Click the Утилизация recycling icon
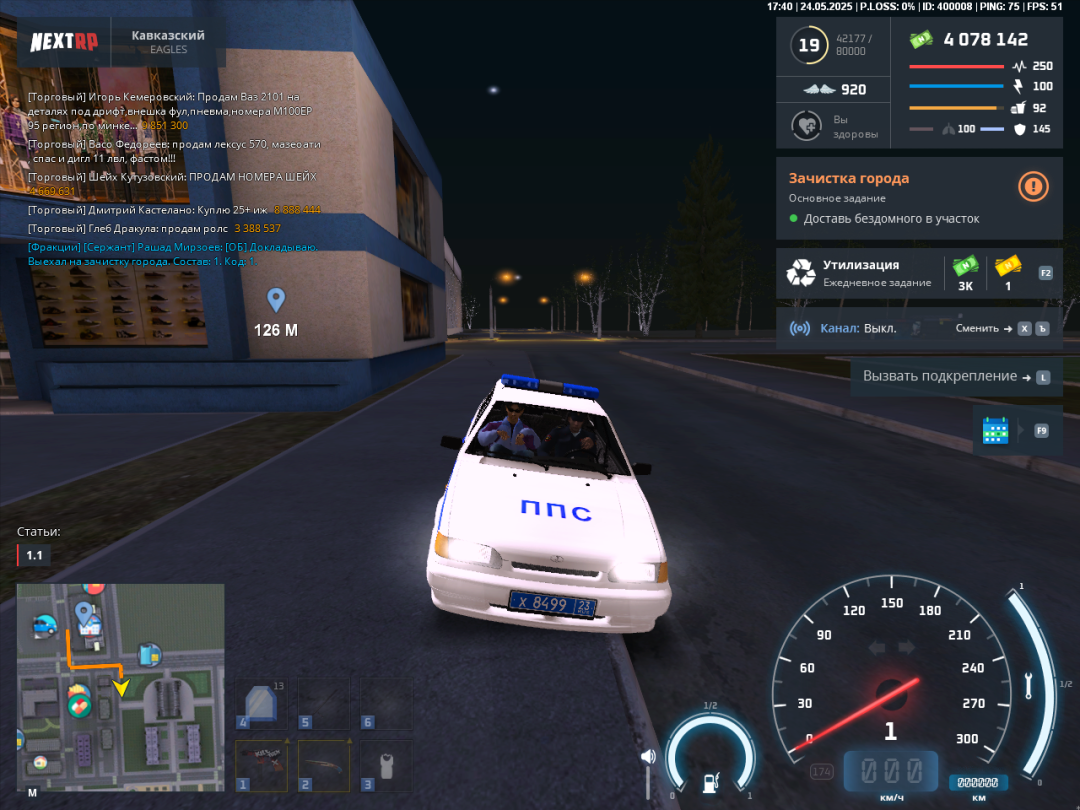Viewport: 1080px width, 810px height. 801,273
